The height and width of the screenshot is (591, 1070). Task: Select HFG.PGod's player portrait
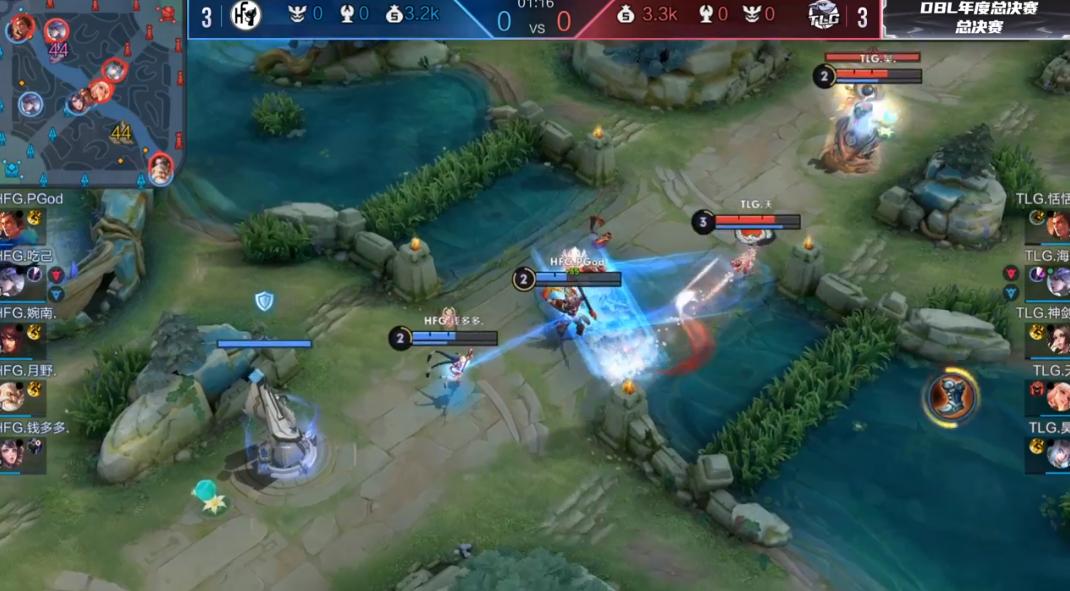[x=10, y=225]
